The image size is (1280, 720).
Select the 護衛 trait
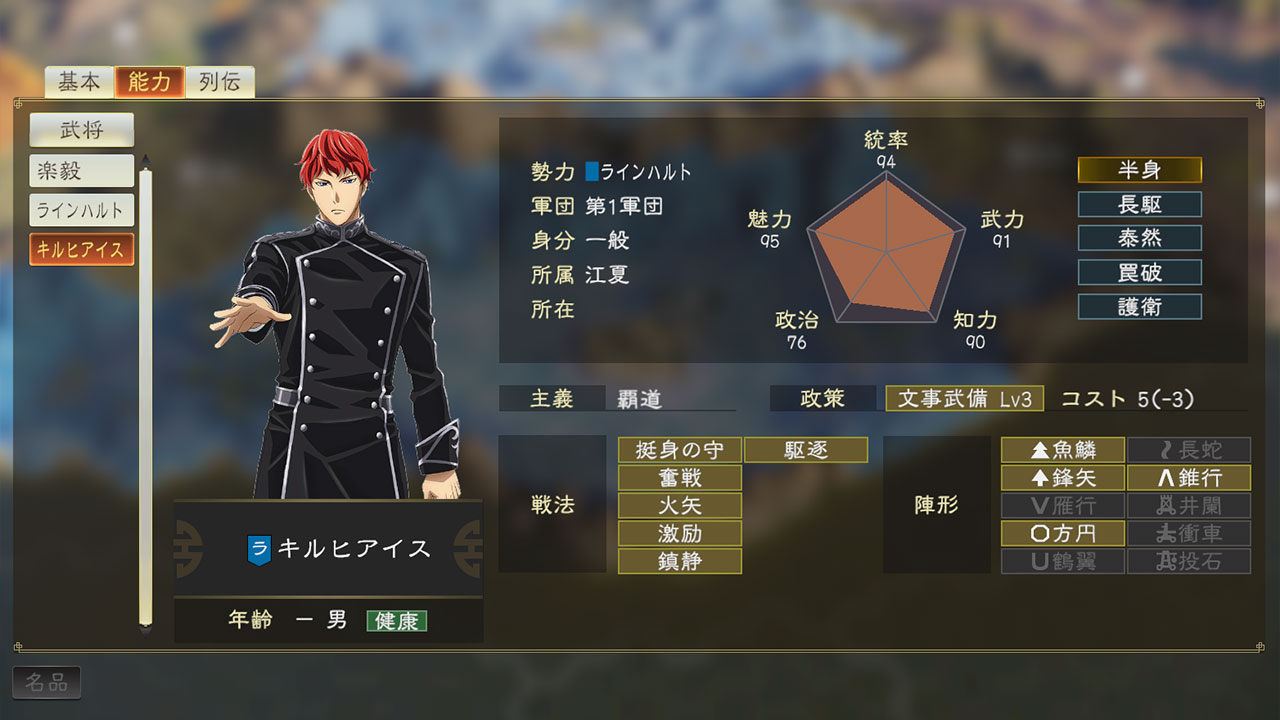(1139, 306)
